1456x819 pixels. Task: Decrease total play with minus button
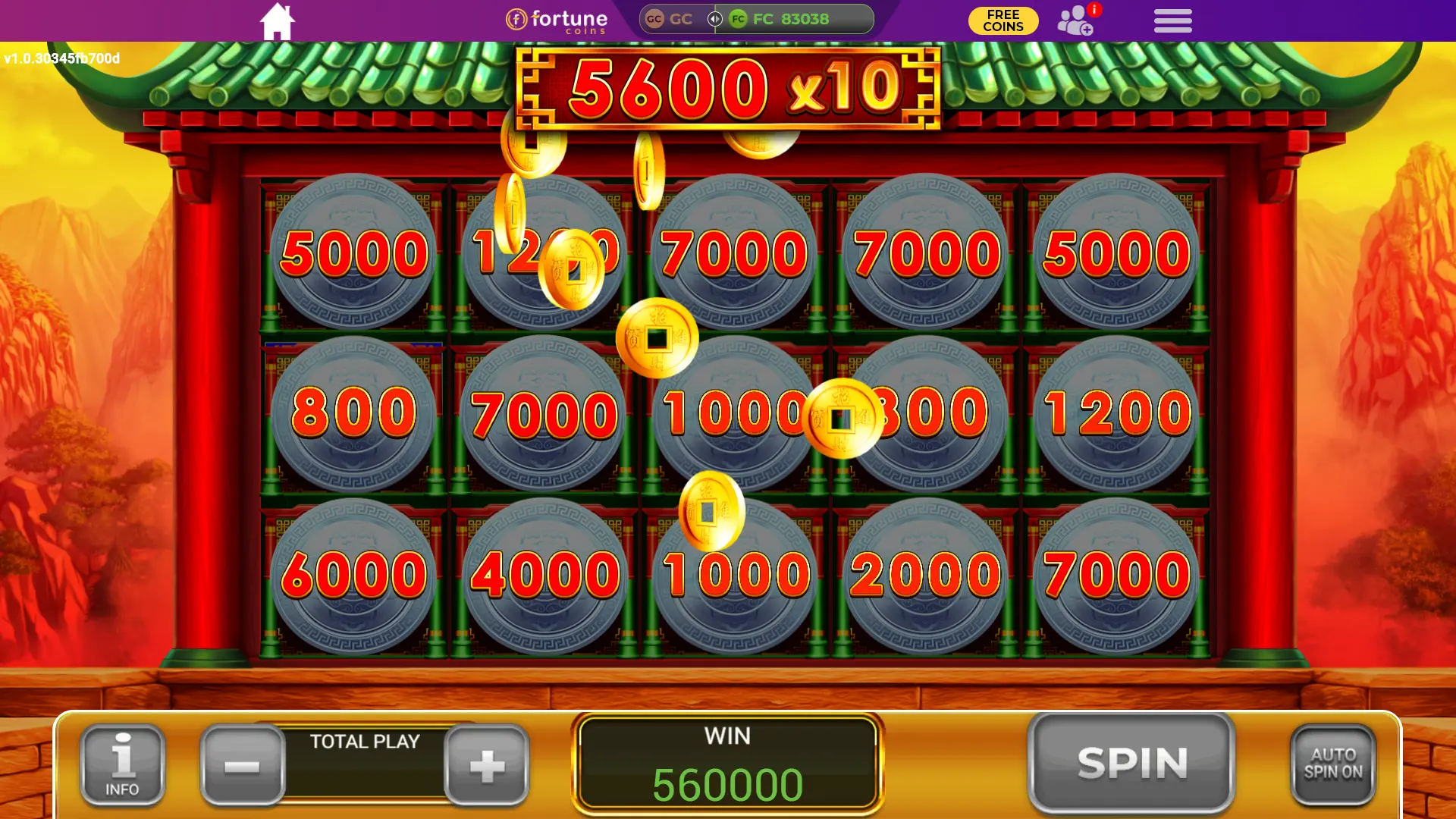point(243,765)
